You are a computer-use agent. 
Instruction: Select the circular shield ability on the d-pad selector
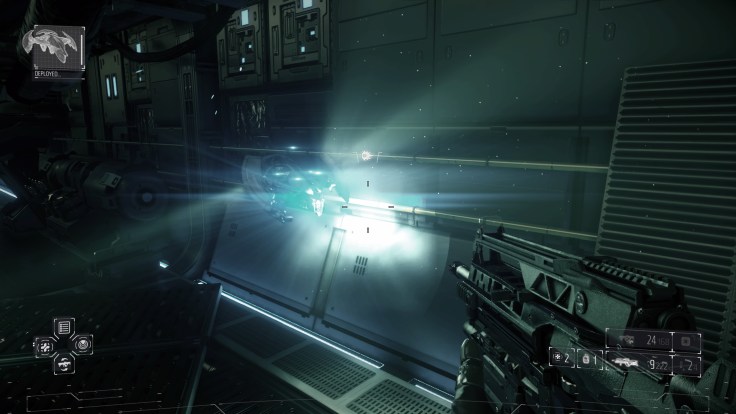coord(80,344)
